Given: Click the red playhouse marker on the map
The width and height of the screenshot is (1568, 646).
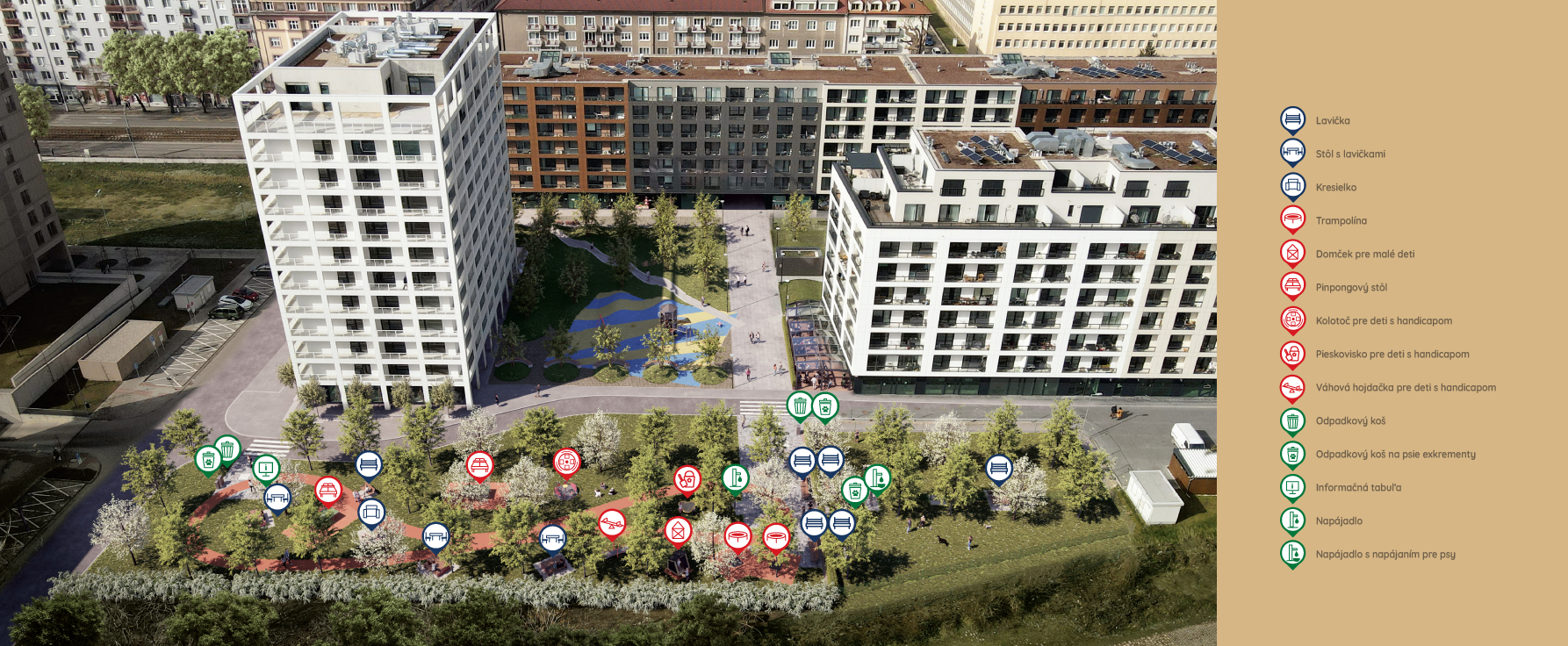Looking at the screenshot, I should pos(678,530).
